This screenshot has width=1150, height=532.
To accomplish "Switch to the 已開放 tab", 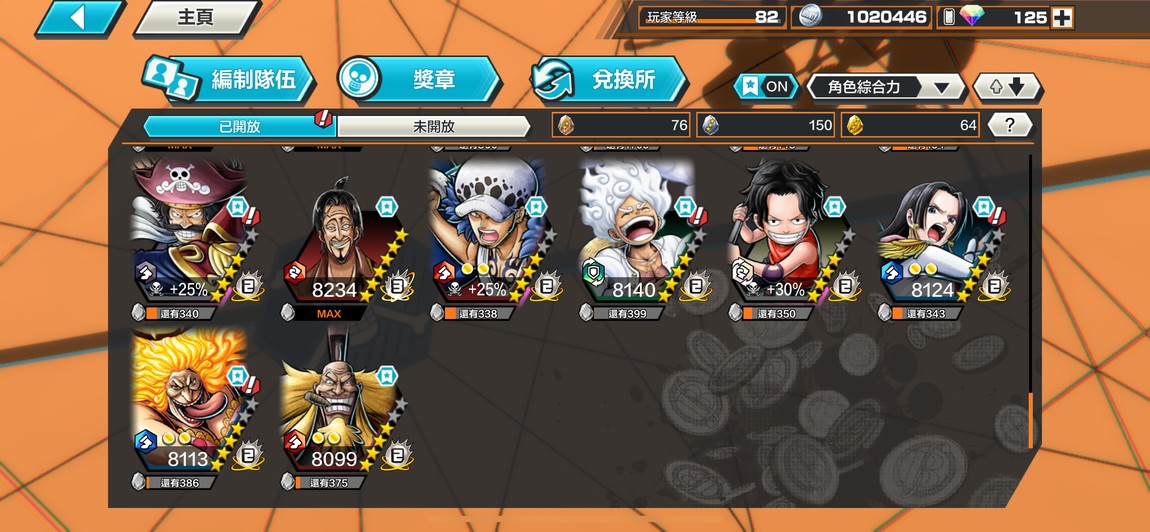I will [x=239, y=126].
